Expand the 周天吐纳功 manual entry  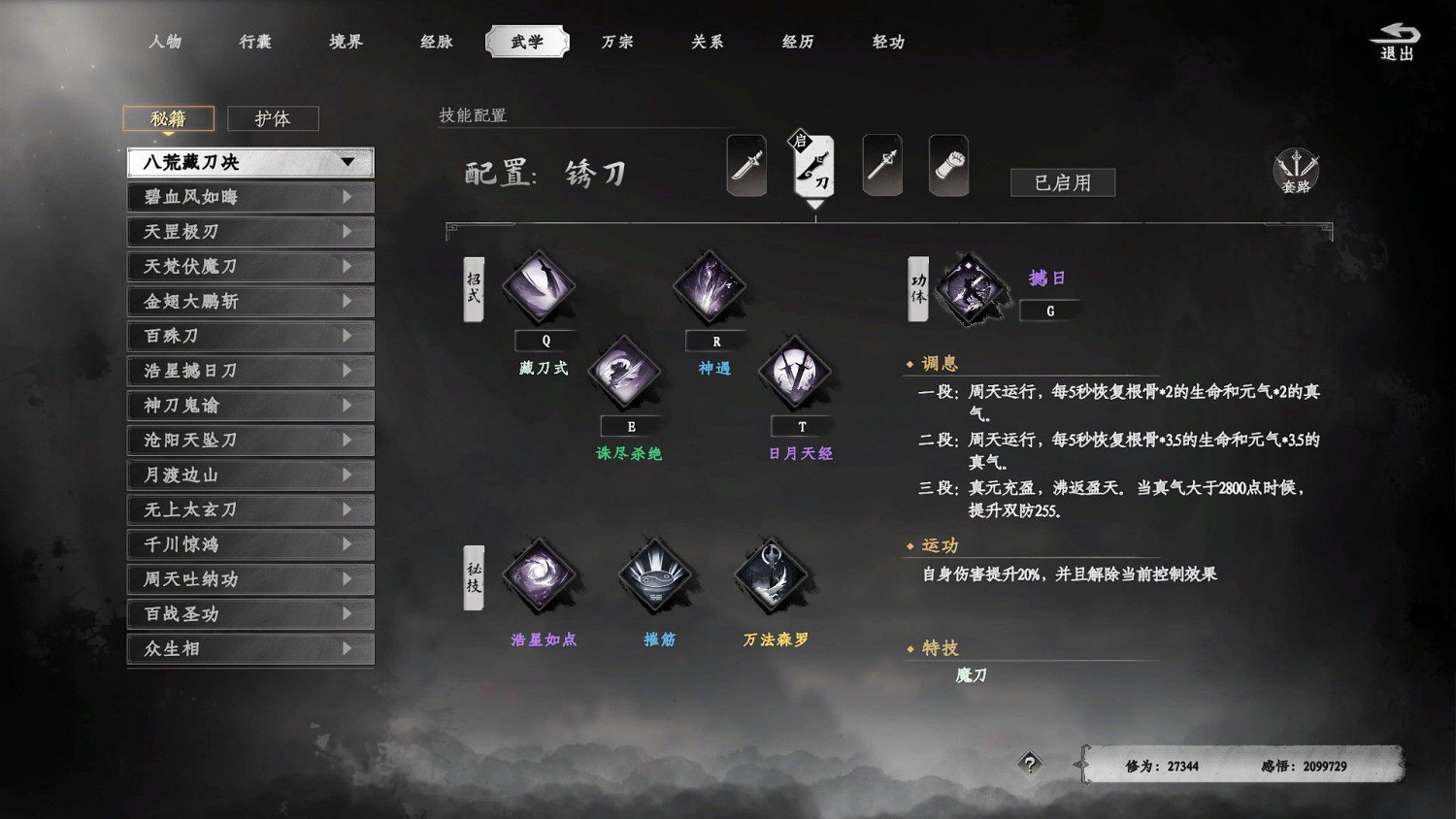248,579
